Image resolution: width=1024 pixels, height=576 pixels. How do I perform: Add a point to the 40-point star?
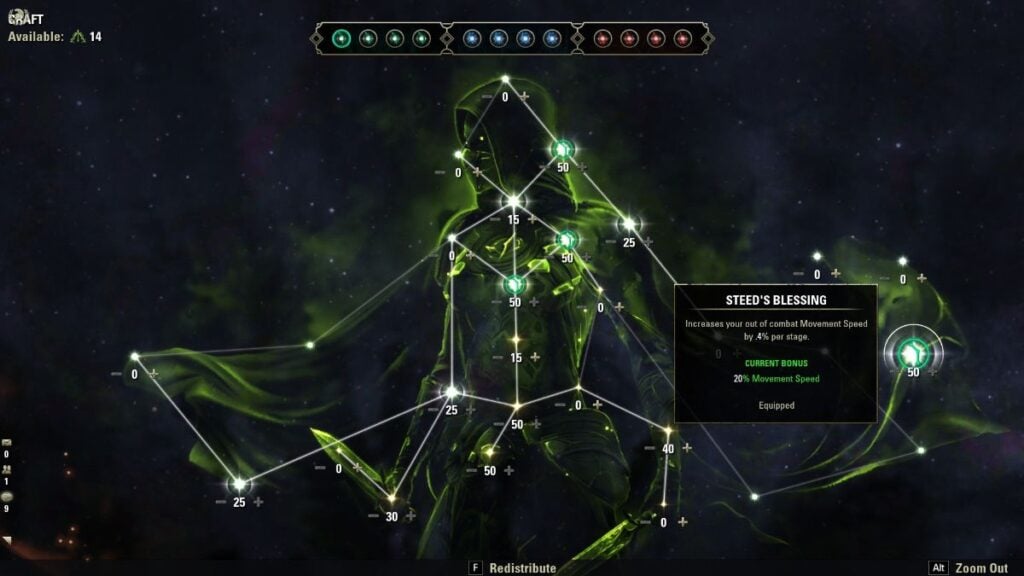pos(686,448)
